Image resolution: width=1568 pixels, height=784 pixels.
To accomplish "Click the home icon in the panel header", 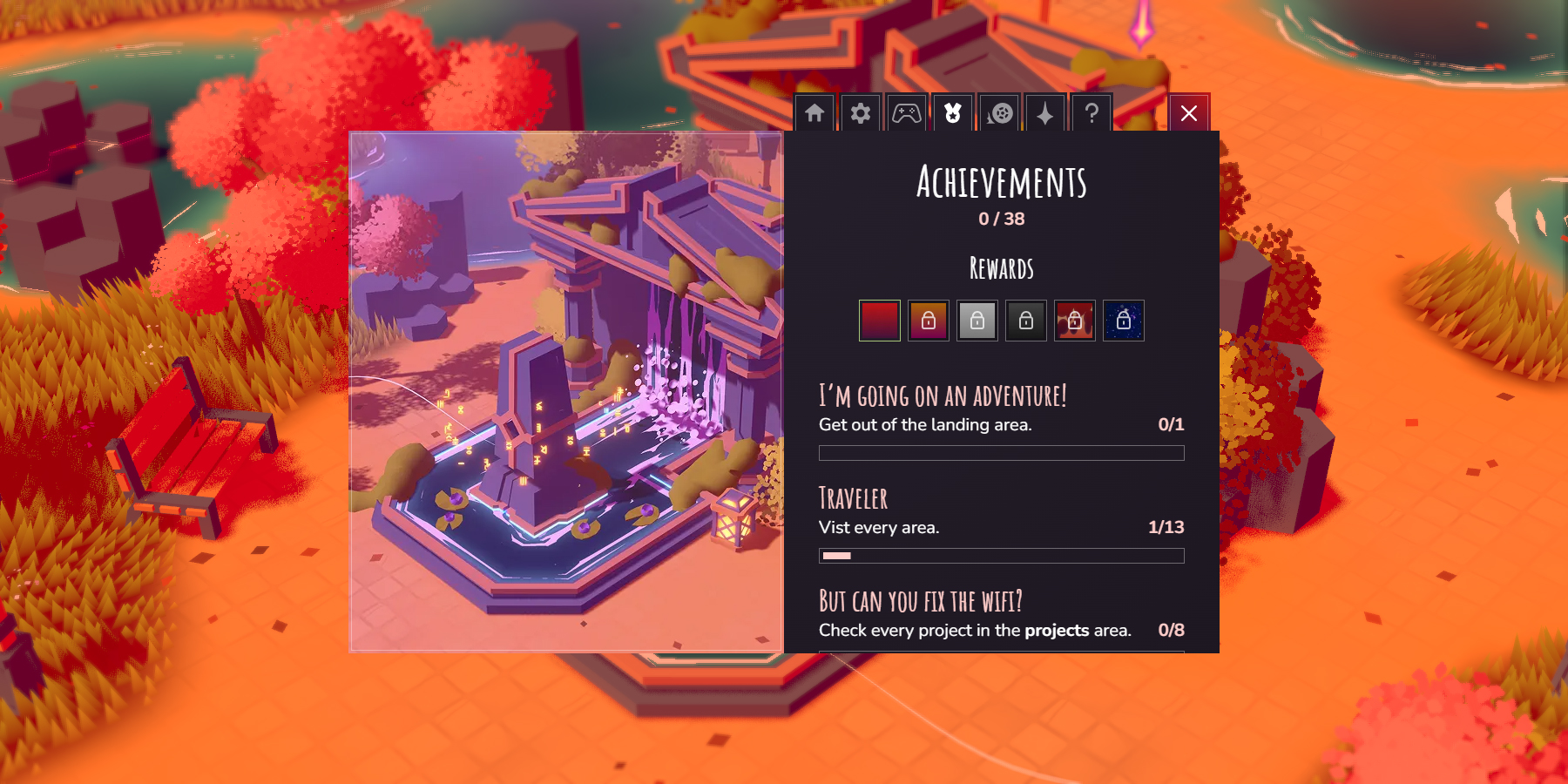I will [814, 113].
